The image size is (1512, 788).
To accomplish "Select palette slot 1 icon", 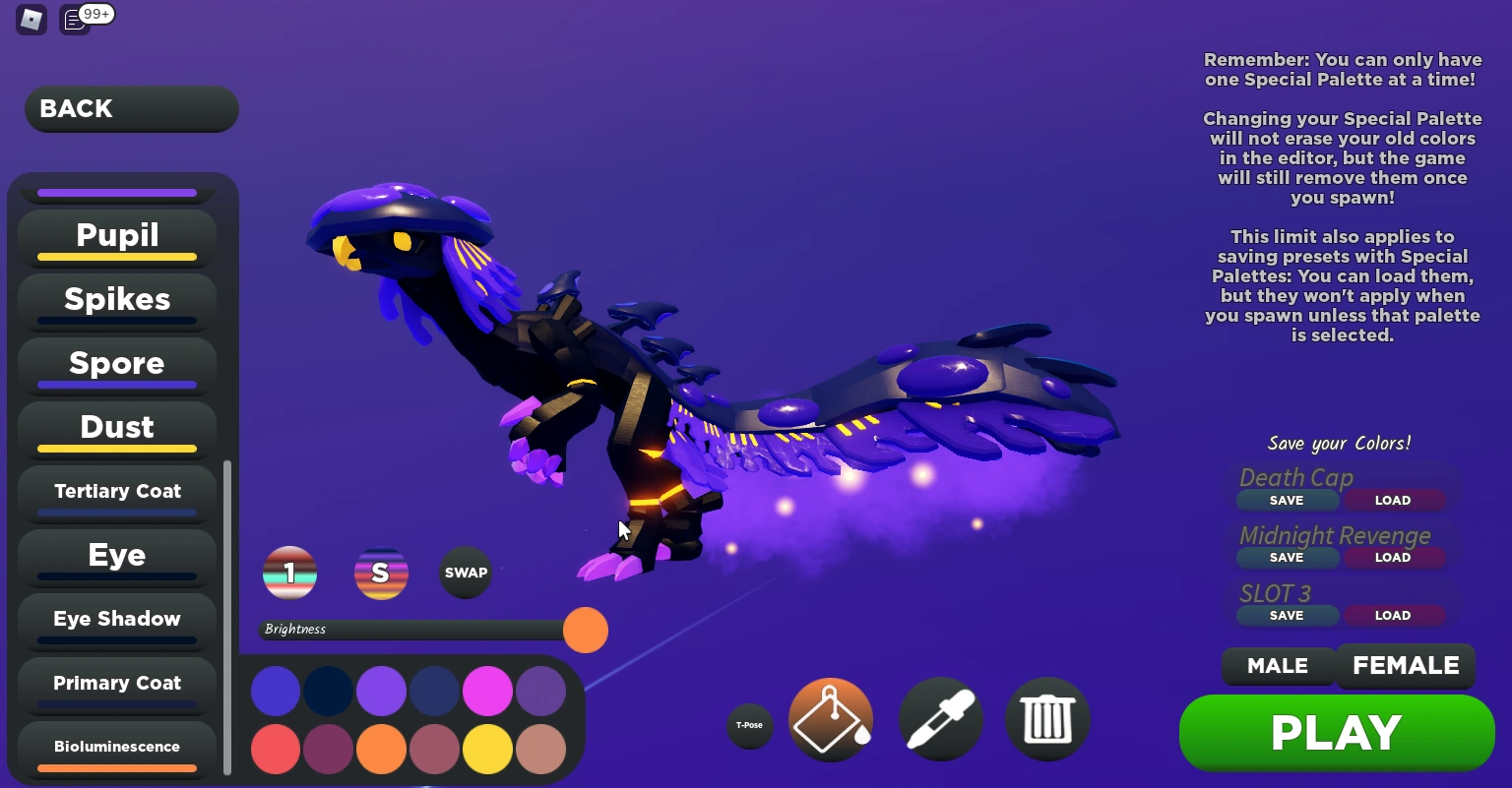I will 289,573.
